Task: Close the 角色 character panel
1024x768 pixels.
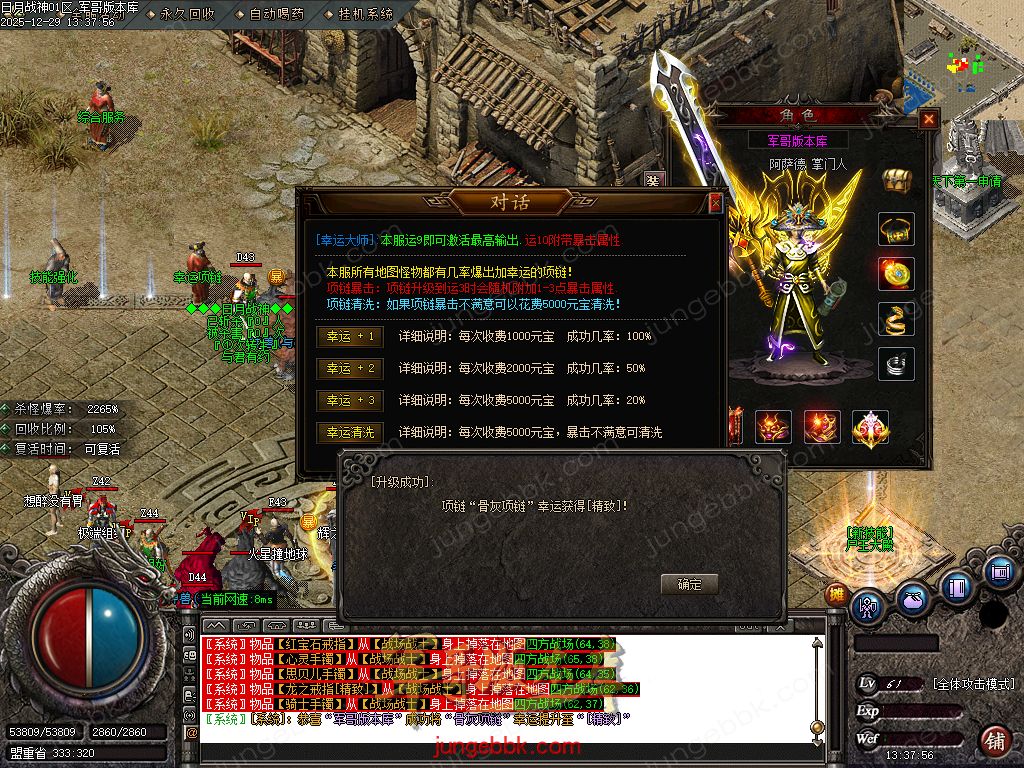Action: point(929,120)
